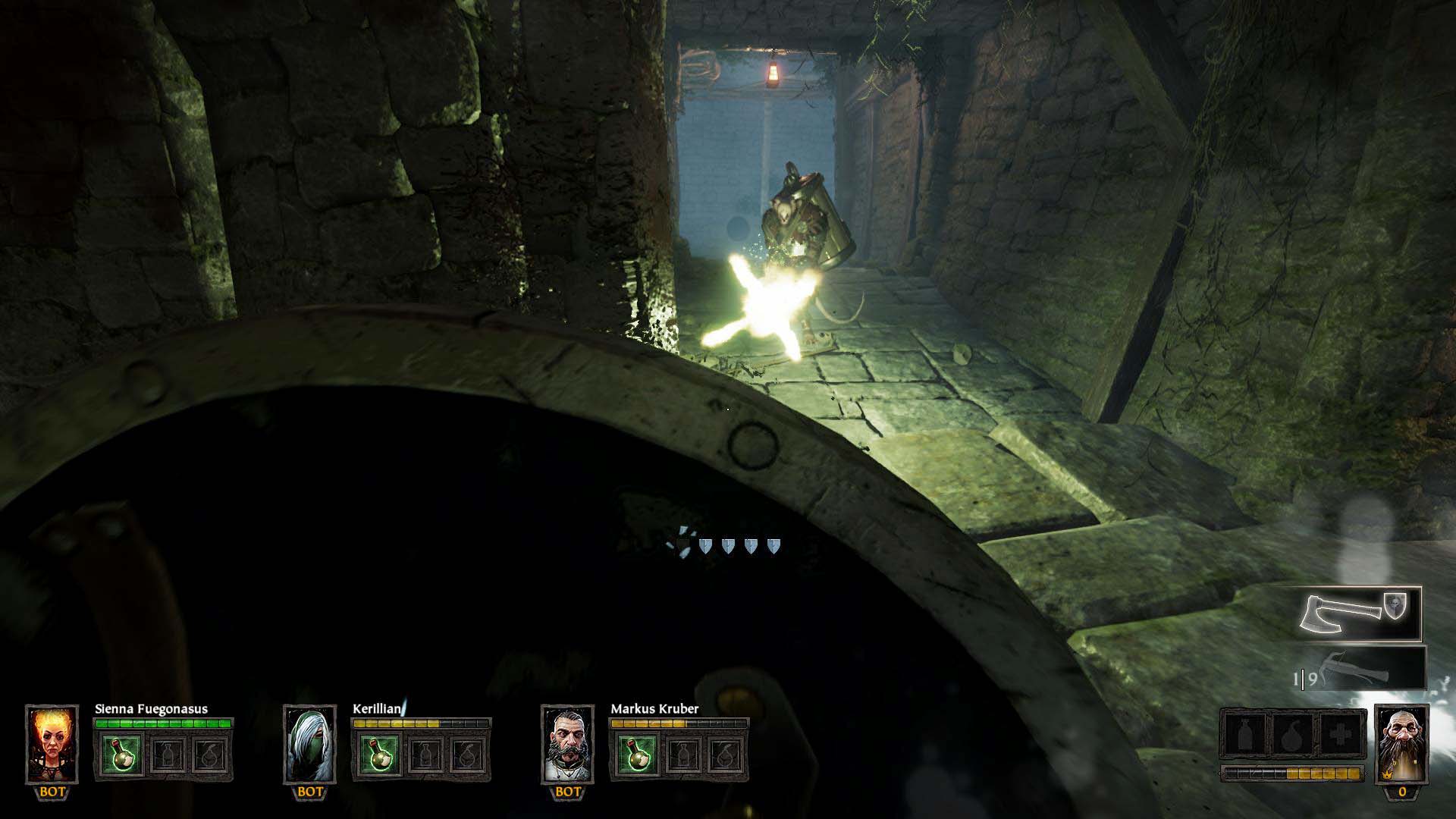Select the player's empty bomb slot
The image size is (1456, 819).
click(x=1293, y=734)
